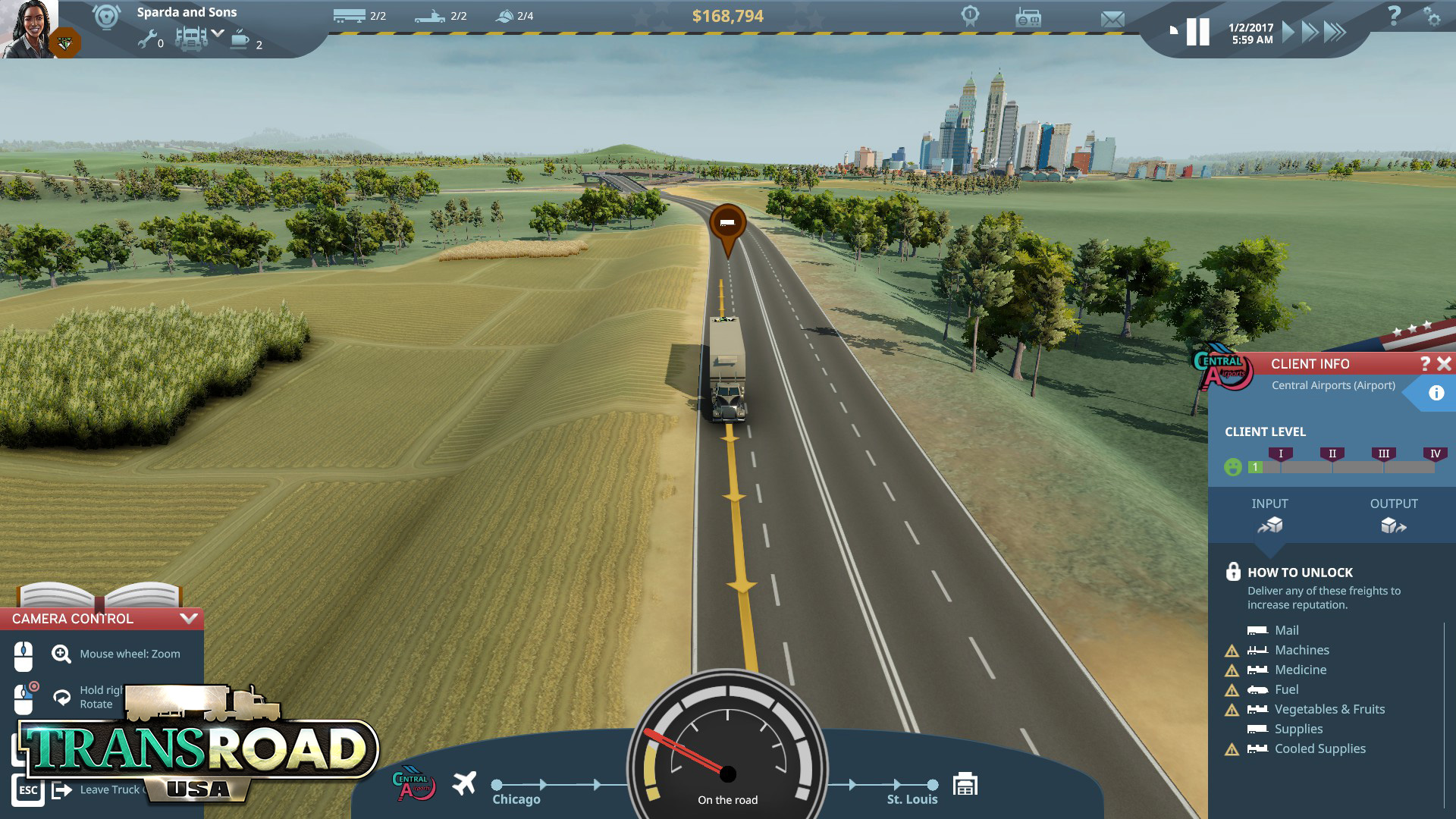Open the settings gear menu
The height and width of the screenshot is (819, 1456).
tap(1432, 17)
